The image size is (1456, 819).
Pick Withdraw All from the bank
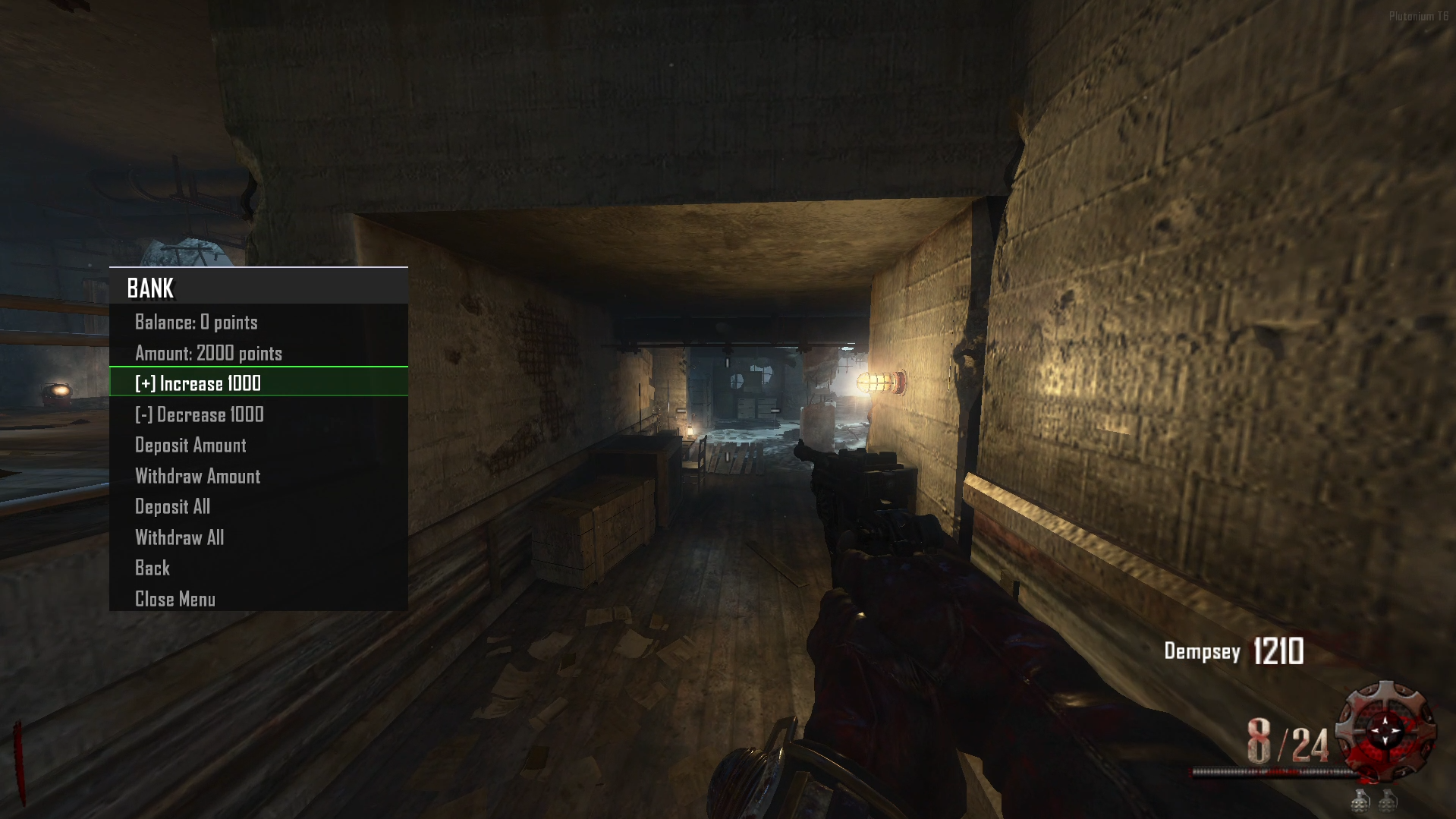(179, 538)
